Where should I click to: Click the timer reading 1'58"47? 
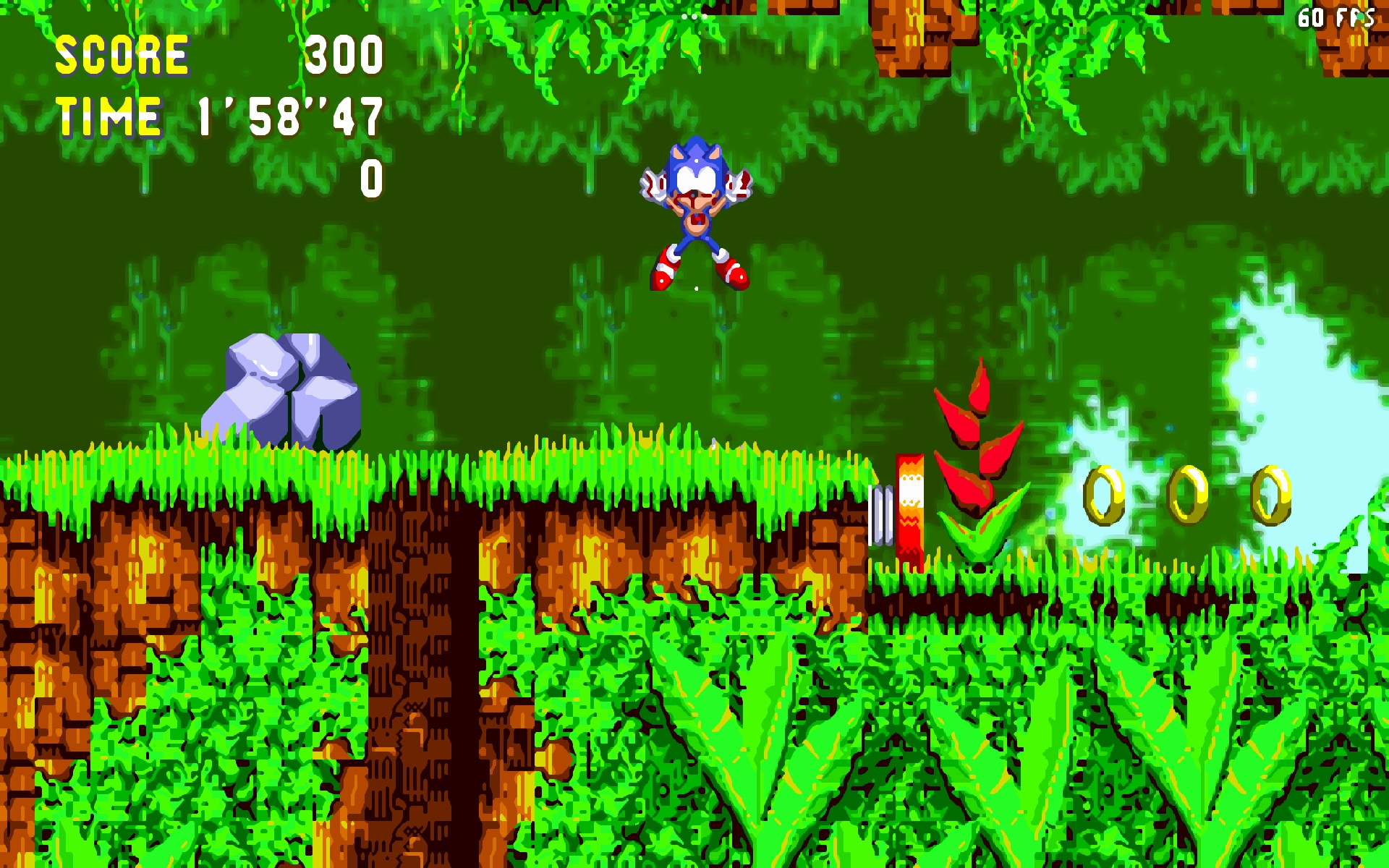288,116
